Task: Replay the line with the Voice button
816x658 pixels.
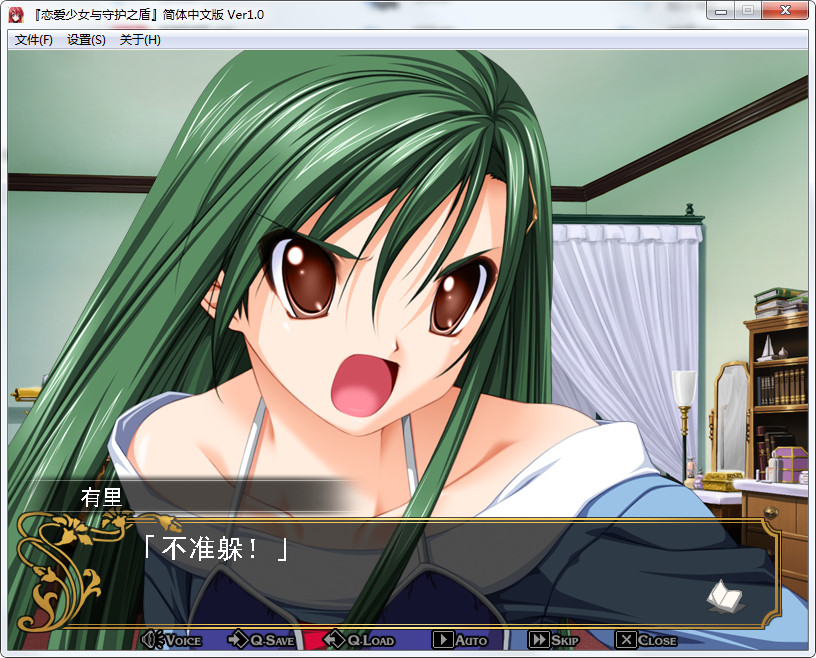Action: tap(172, 640)
